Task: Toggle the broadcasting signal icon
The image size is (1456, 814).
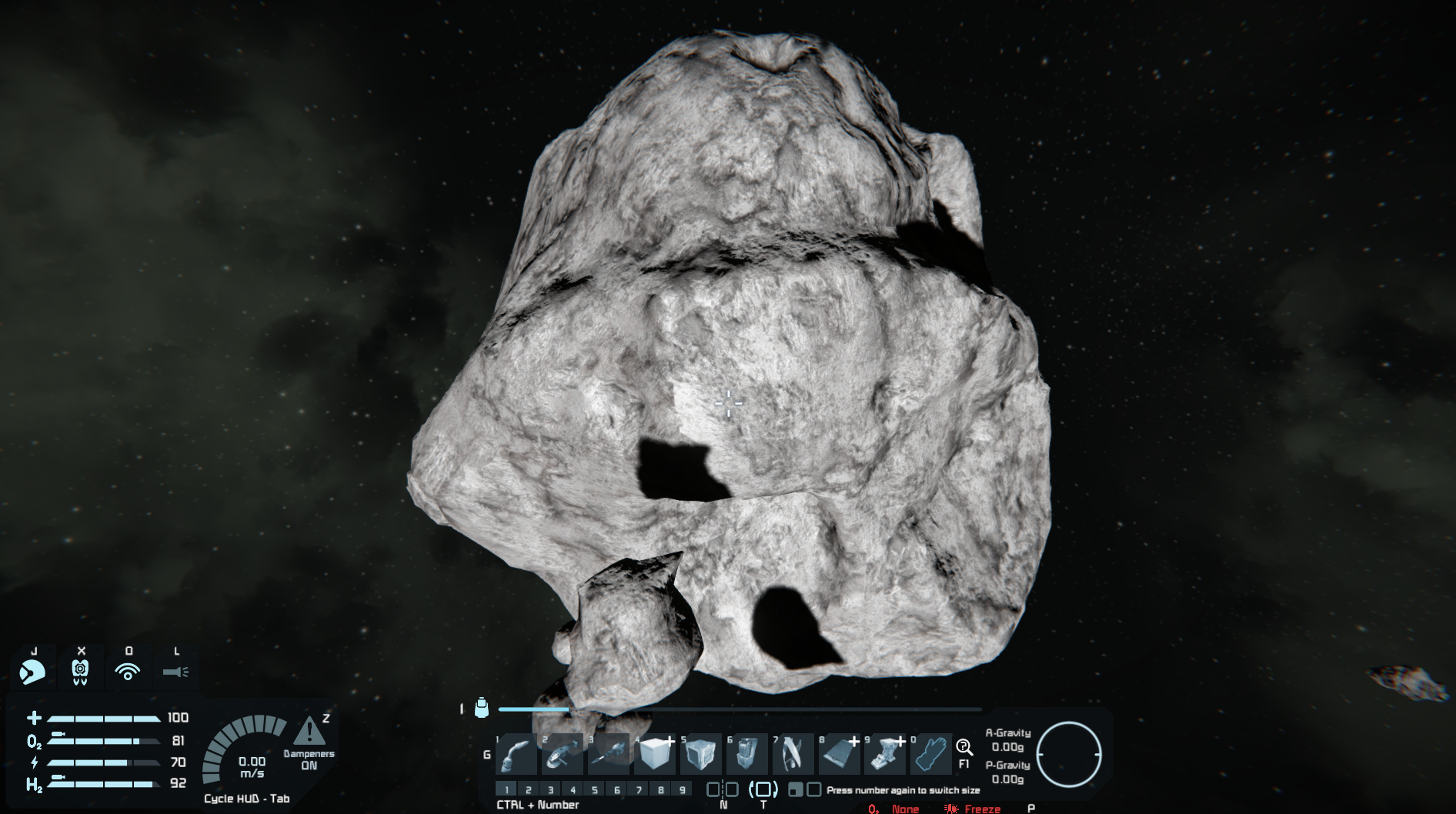Action: pos(128,672)
